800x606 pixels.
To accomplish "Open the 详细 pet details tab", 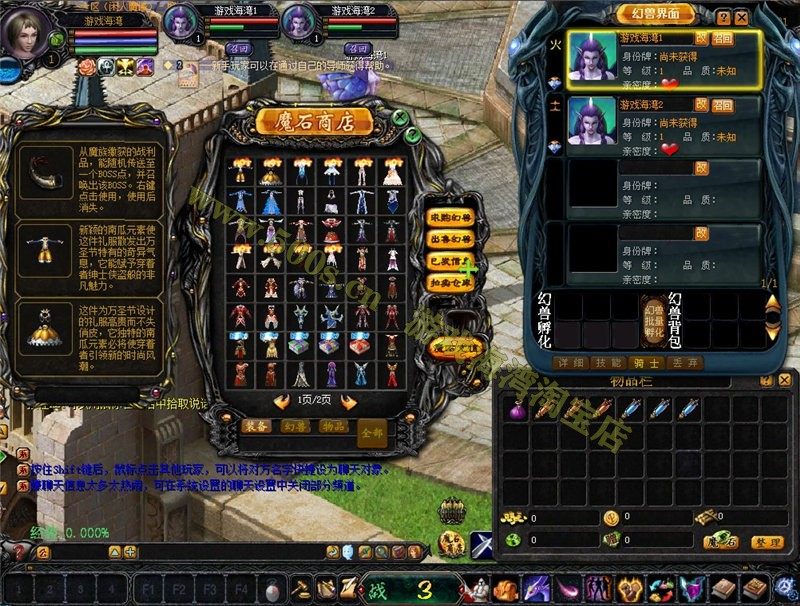I will pos(569,362).
